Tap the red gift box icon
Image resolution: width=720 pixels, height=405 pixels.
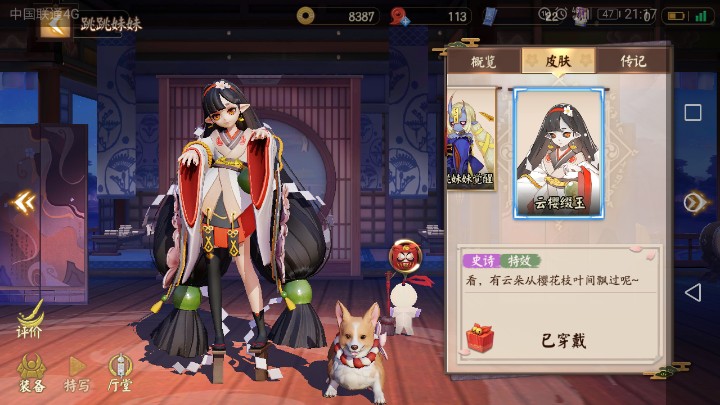point(480,338)
